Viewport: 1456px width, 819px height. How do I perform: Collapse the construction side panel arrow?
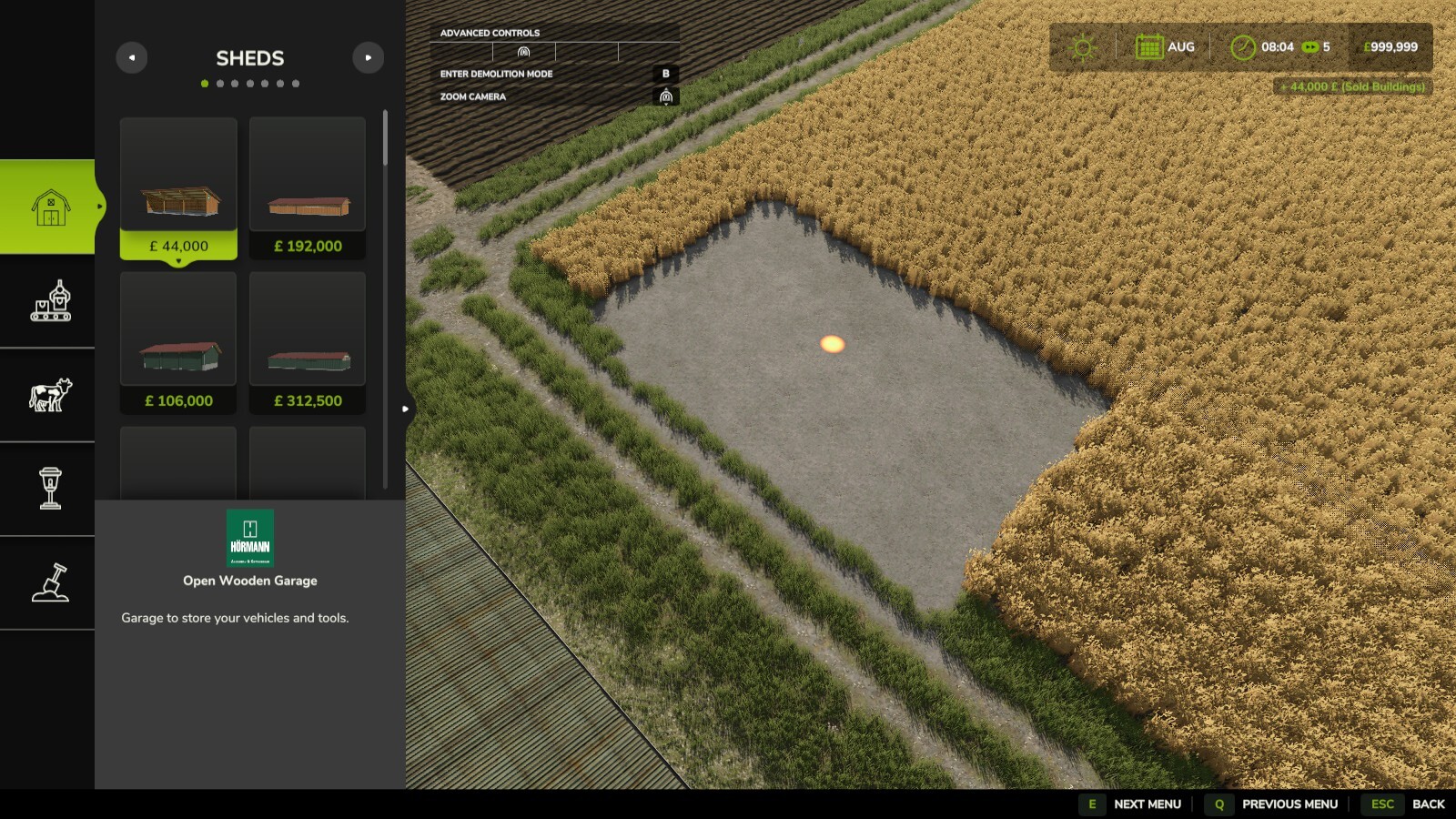tap(406, 409)
